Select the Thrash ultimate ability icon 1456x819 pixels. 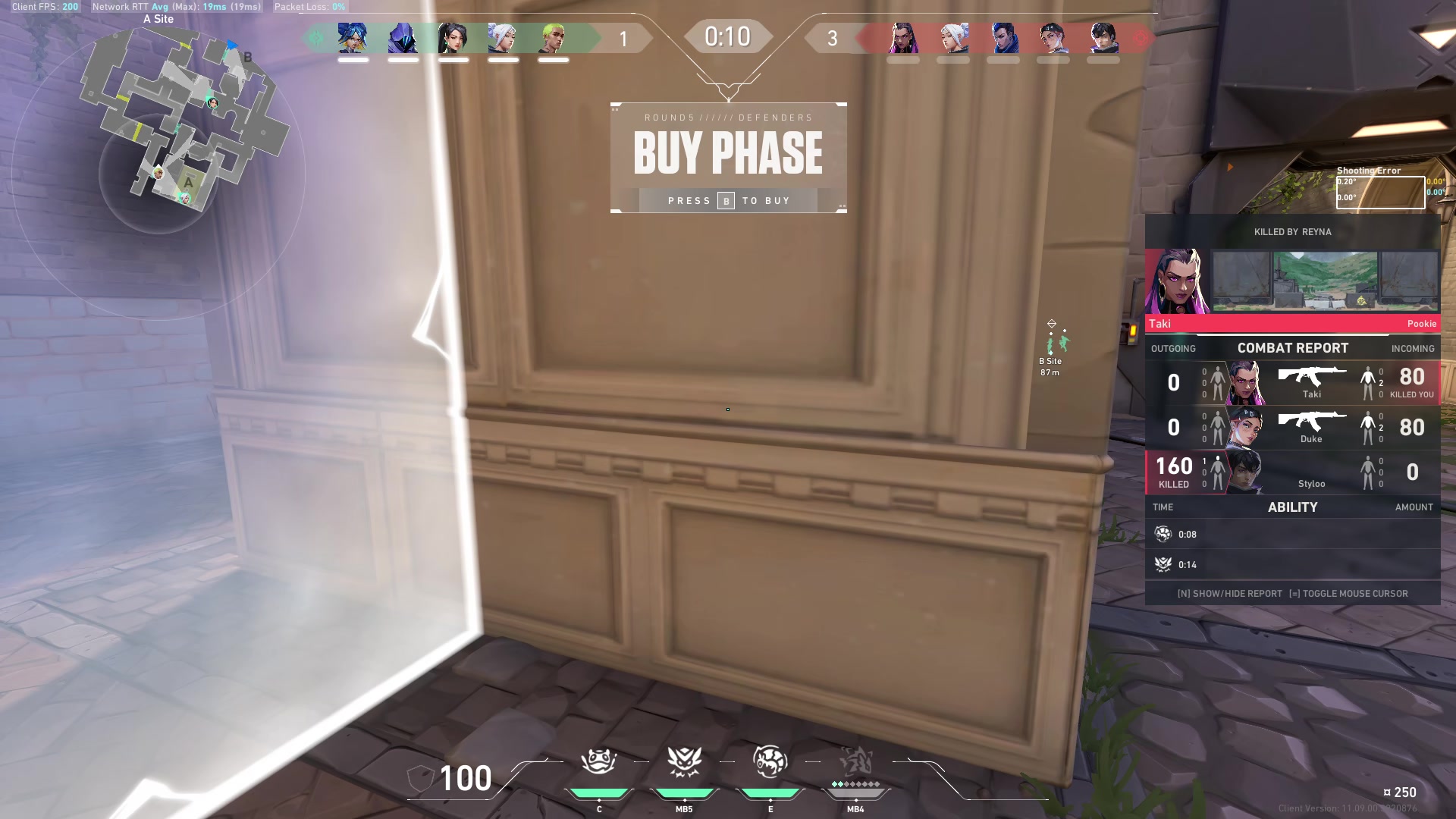tap(855, 761)
